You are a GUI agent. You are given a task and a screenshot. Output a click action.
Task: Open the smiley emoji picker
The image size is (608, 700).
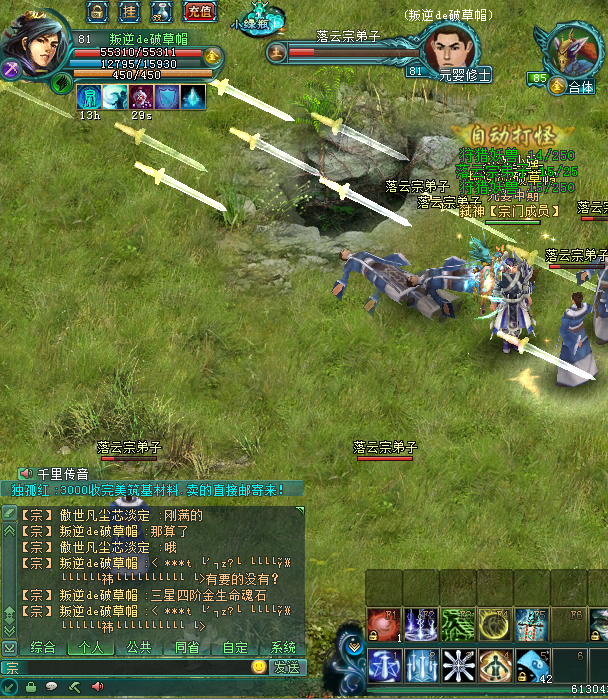click(259, 666)
